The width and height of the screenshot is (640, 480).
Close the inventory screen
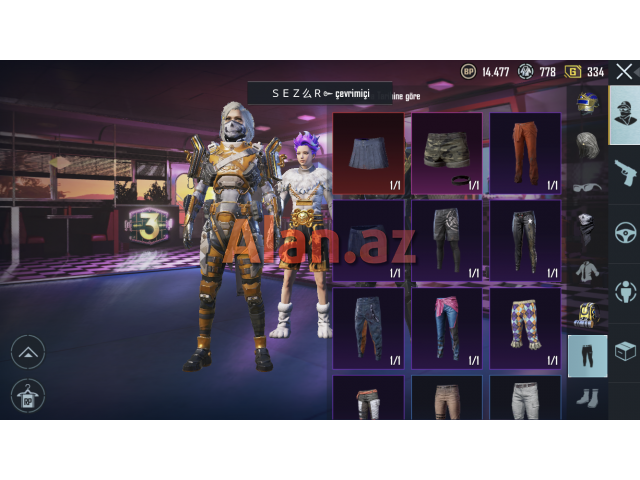[624, 73]
